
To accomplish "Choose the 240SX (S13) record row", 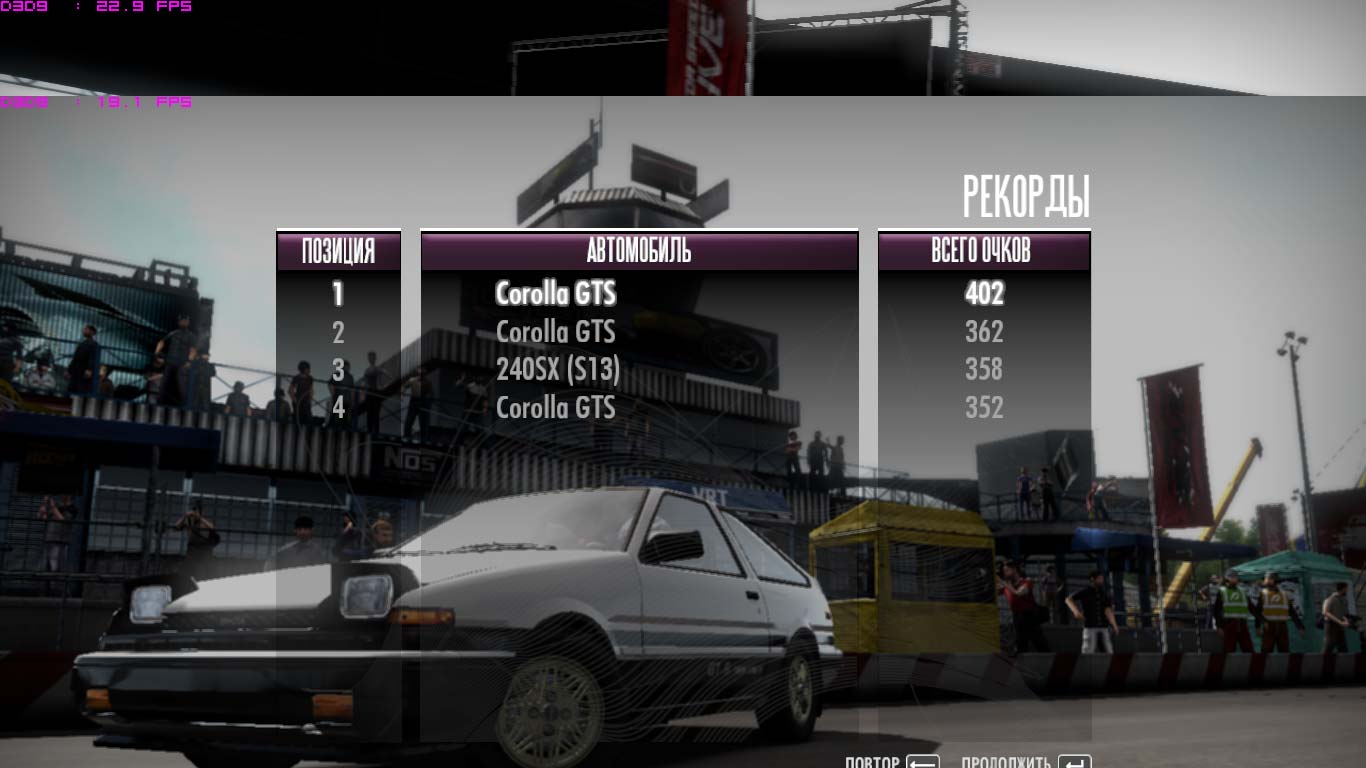I will pyautogui.click(x=558, y=370).
